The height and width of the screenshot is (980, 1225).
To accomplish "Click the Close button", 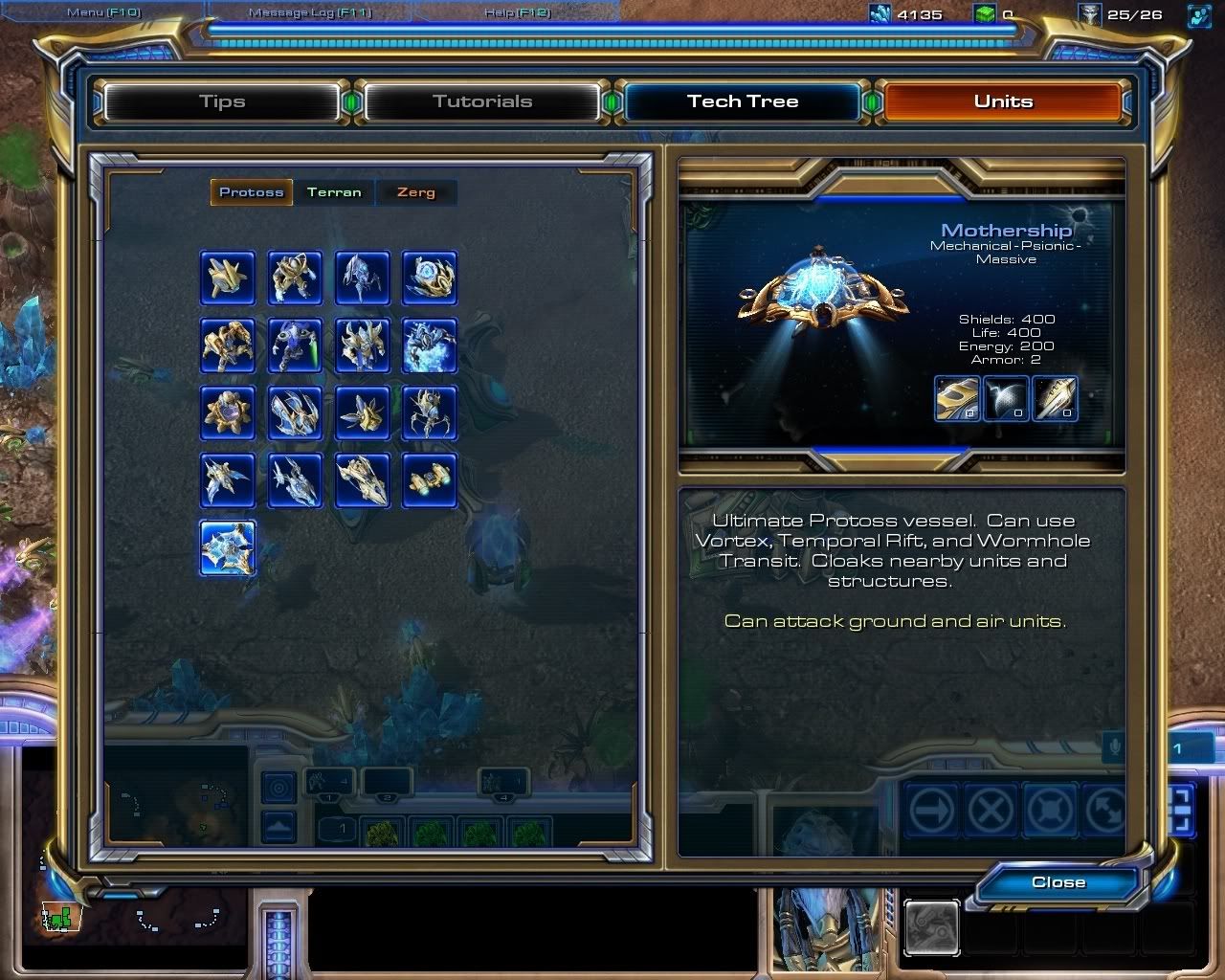I will point(1057,882).
